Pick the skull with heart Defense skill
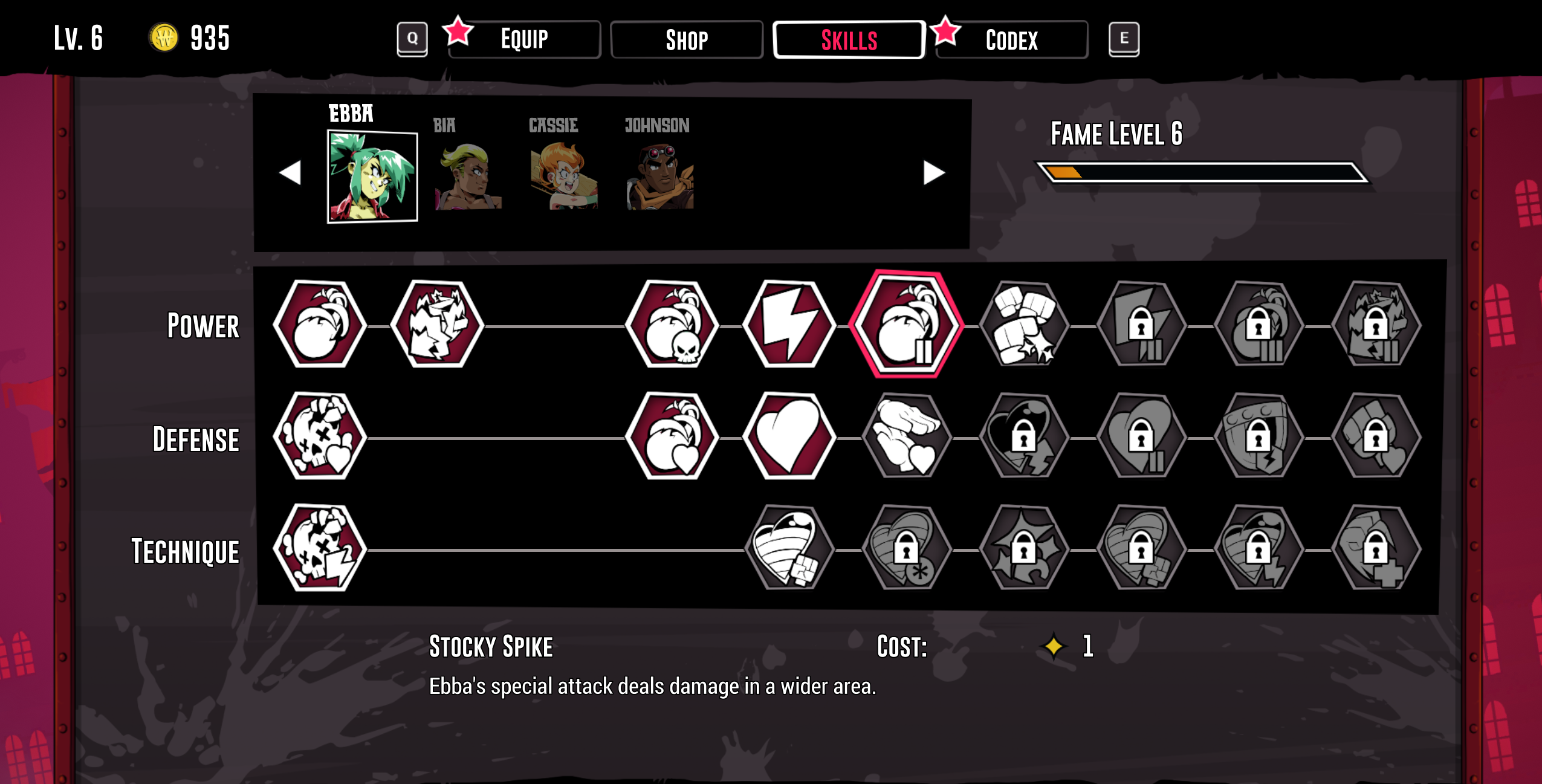This screenshot has height=784, width=1542. [320, 436]
